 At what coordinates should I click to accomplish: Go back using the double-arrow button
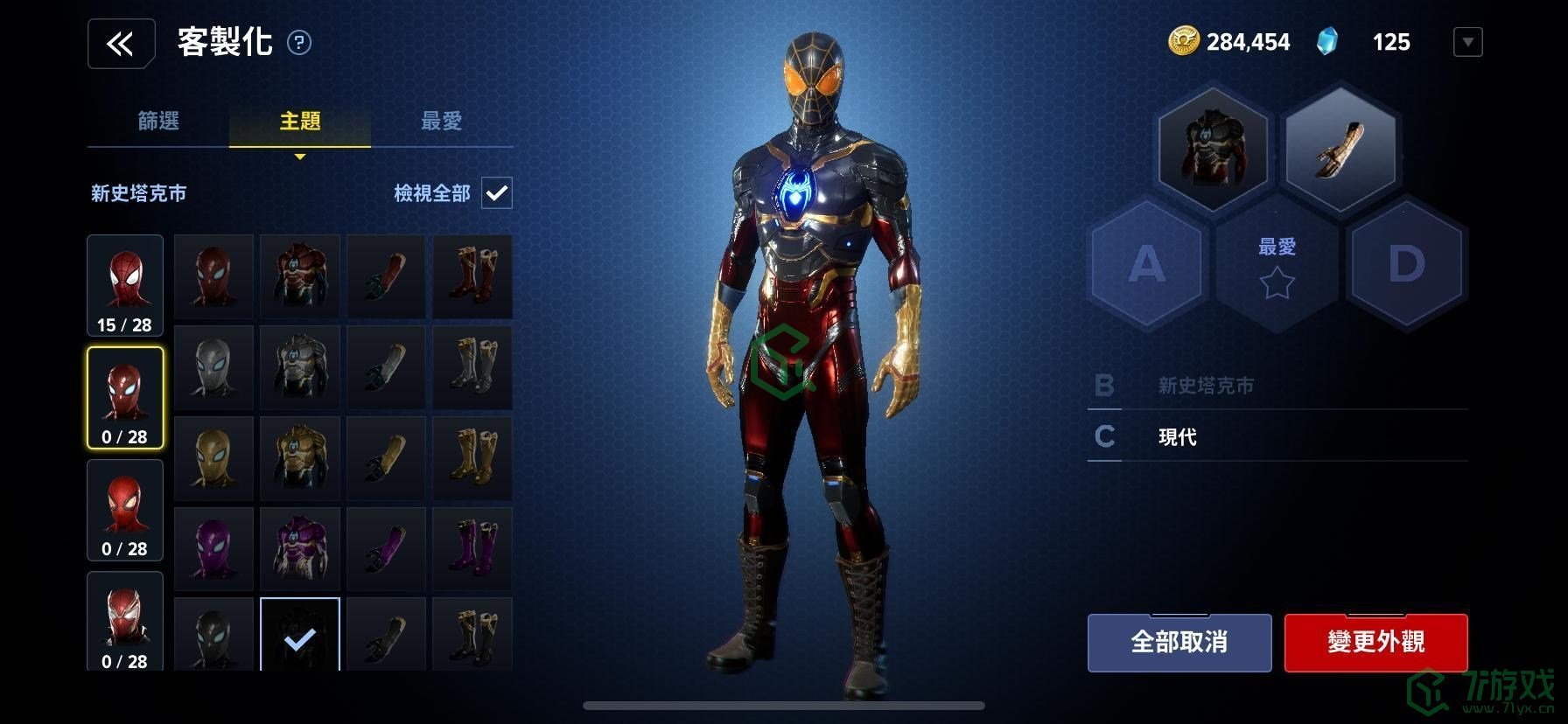click(x=121, y=43)
